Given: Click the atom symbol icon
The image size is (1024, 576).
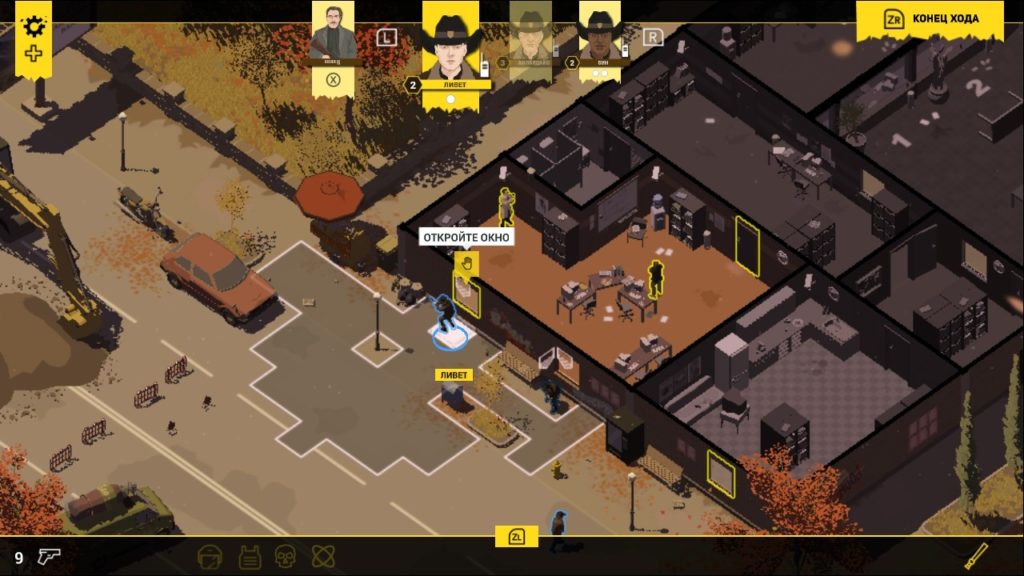Looking at the screenshot, I should click(x=323, y=556).
